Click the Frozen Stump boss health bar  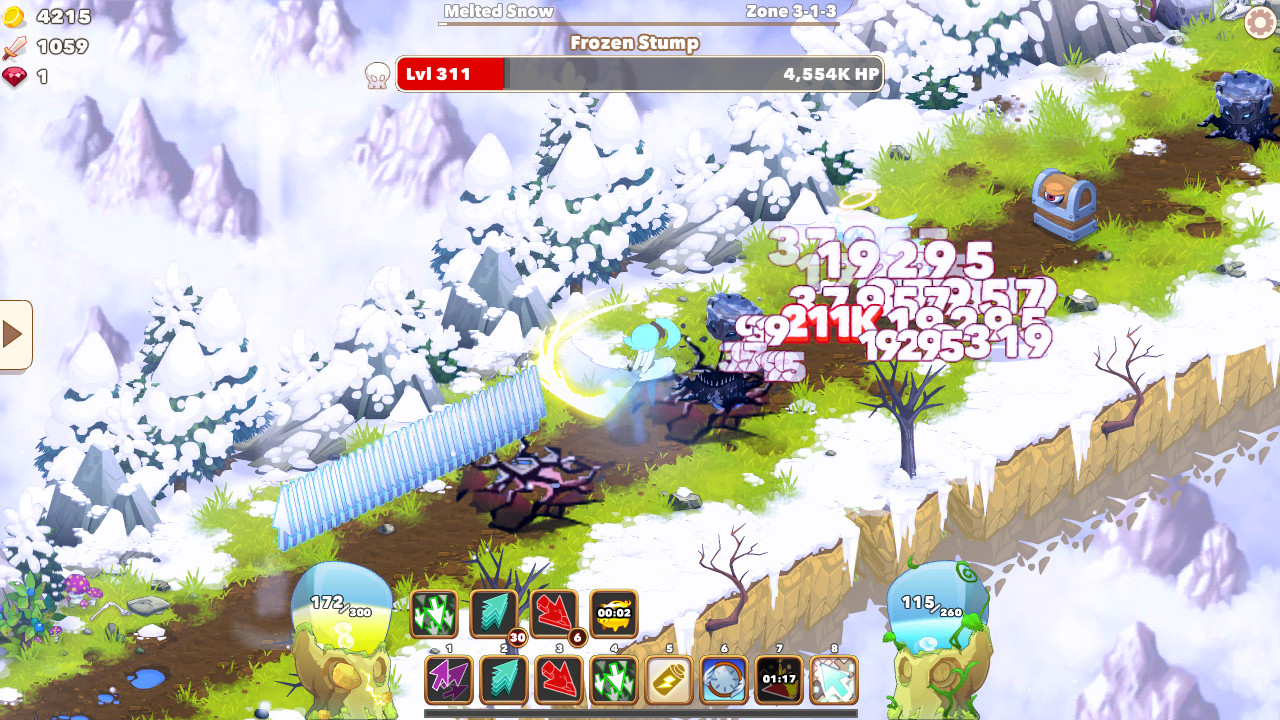pyautogui.click(x=640, y=73)
